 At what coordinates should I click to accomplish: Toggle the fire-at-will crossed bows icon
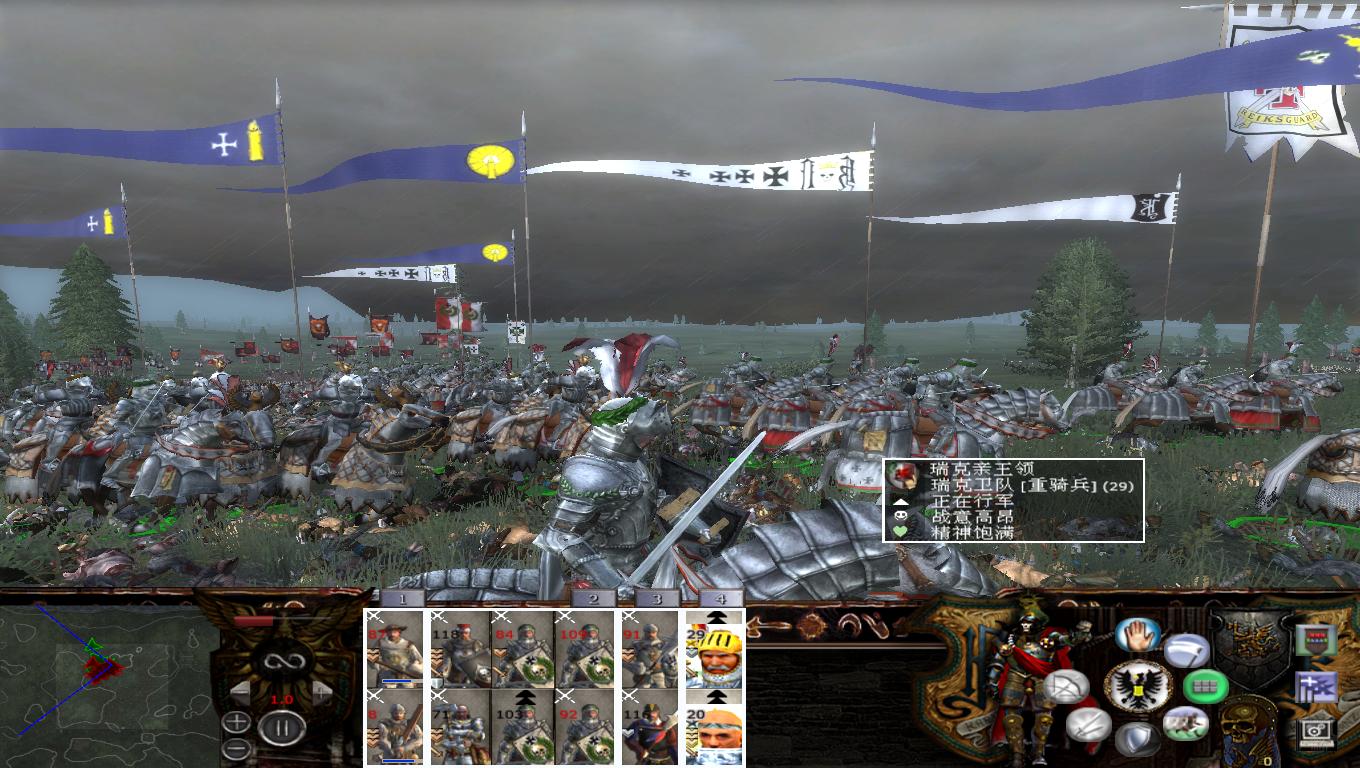coord(1067,686)
